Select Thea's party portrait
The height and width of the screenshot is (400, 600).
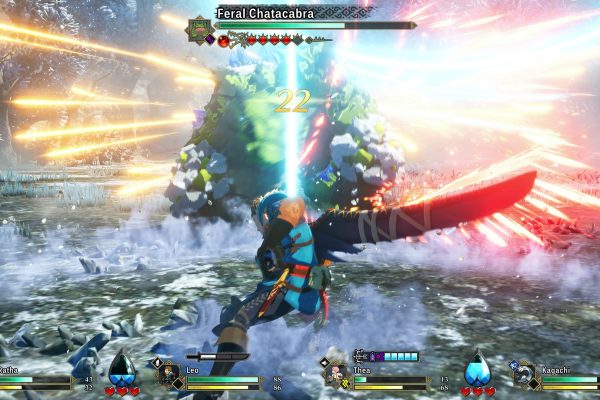coord(336,374)
